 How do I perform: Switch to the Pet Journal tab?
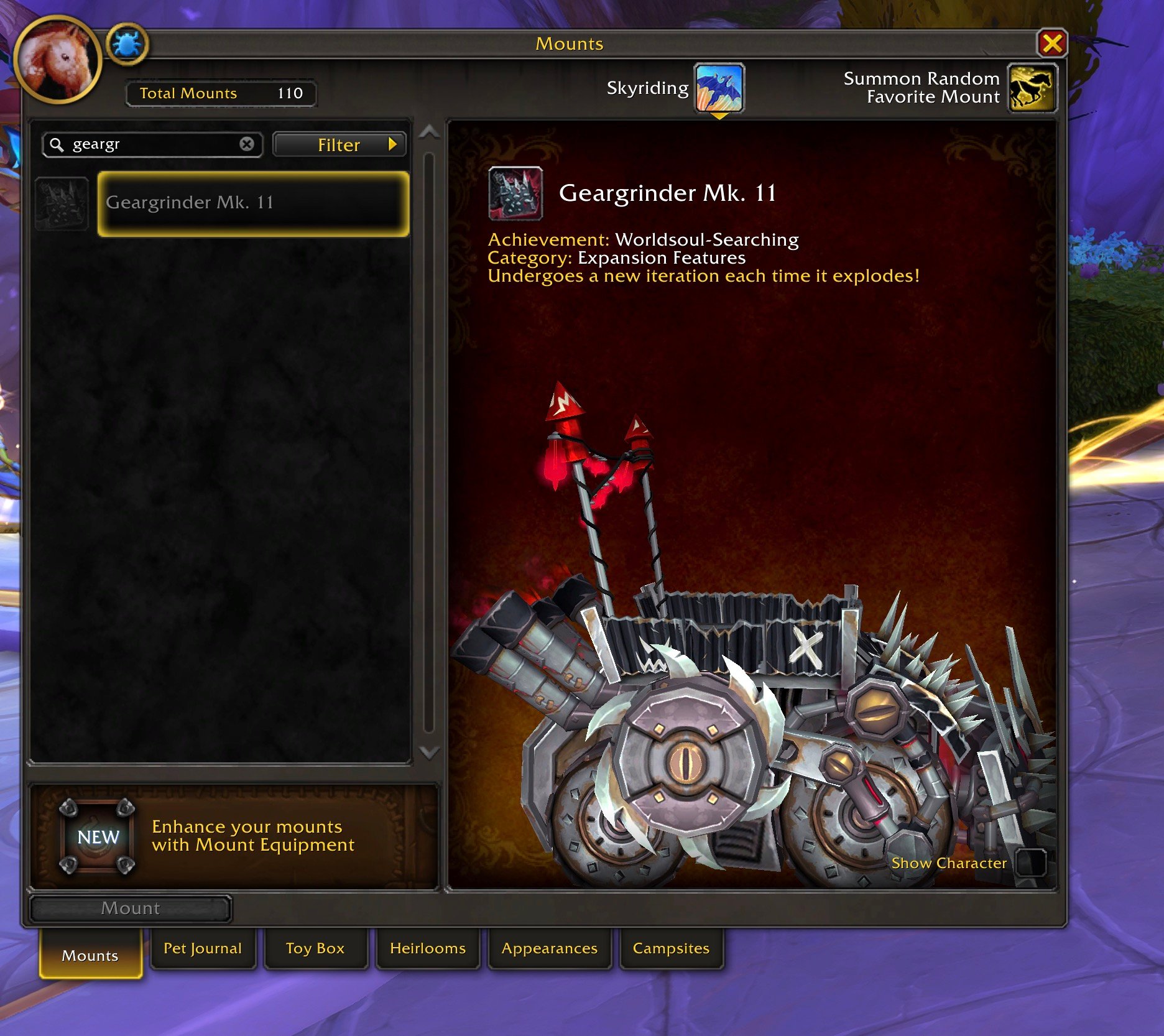coord(203,948)
